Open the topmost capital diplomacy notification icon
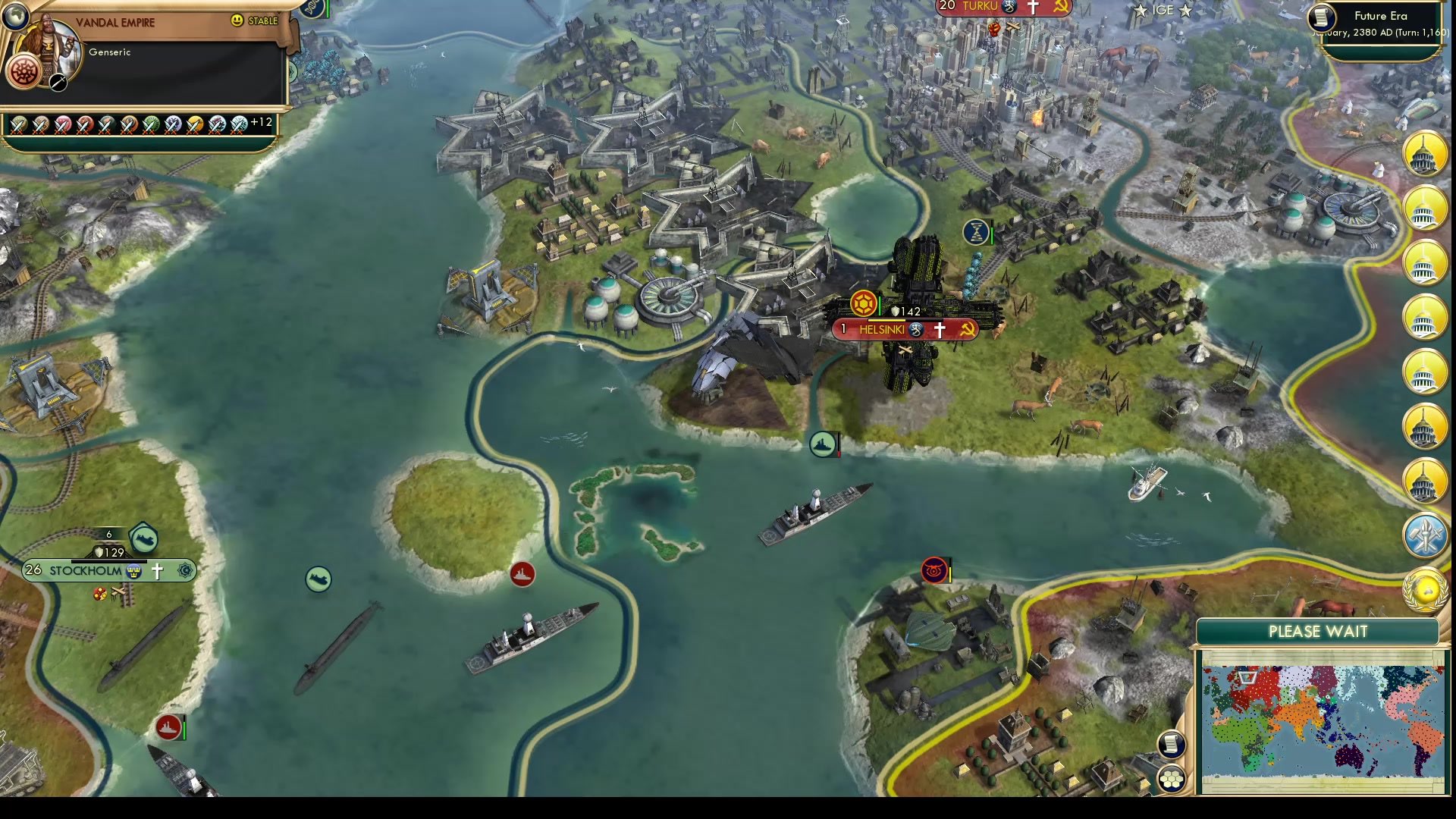Image resolution: width=1456 pixels, height=819 pixels. [1426, 154]
